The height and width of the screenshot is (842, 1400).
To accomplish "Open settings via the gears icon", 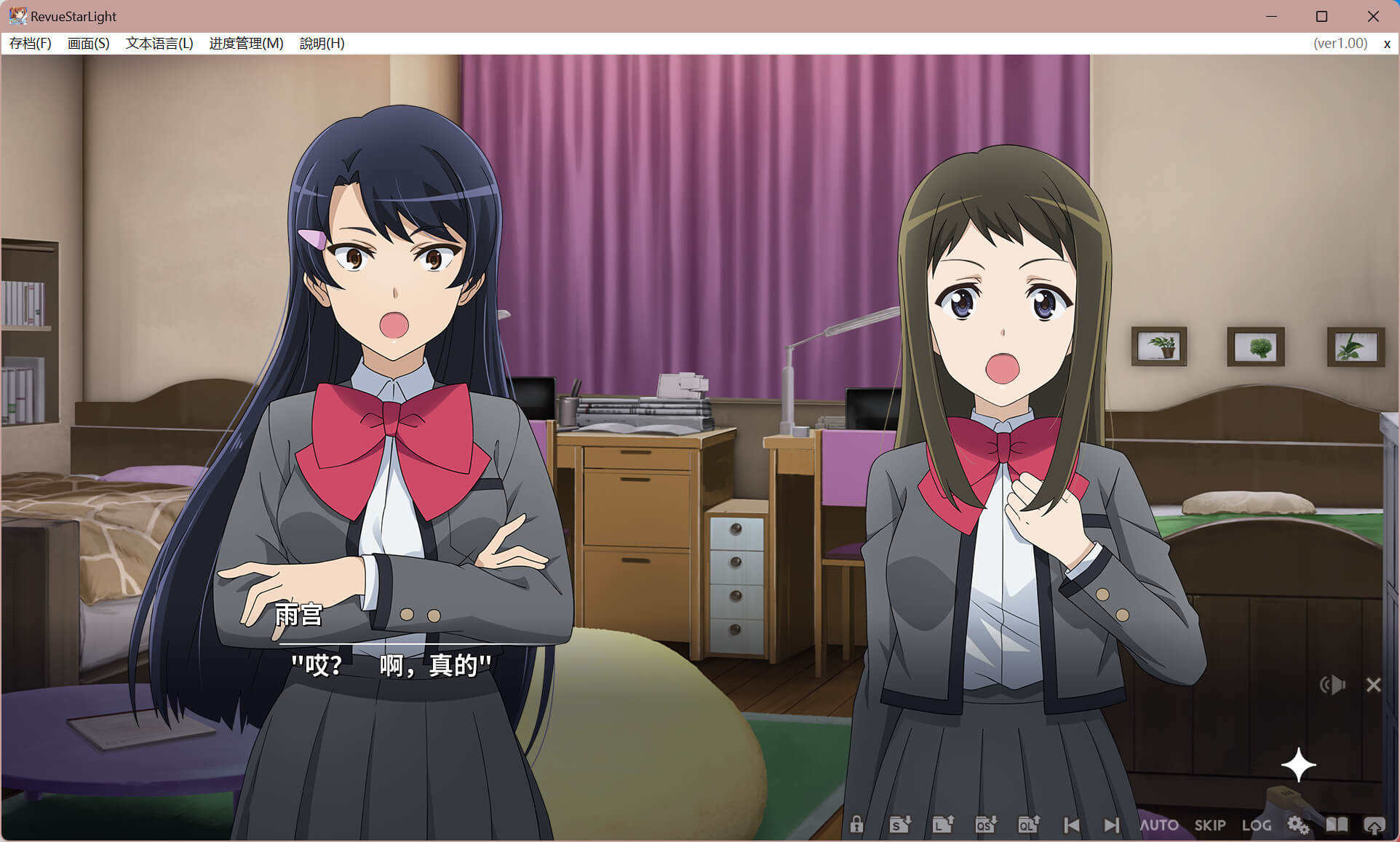I will point(1298,825).
